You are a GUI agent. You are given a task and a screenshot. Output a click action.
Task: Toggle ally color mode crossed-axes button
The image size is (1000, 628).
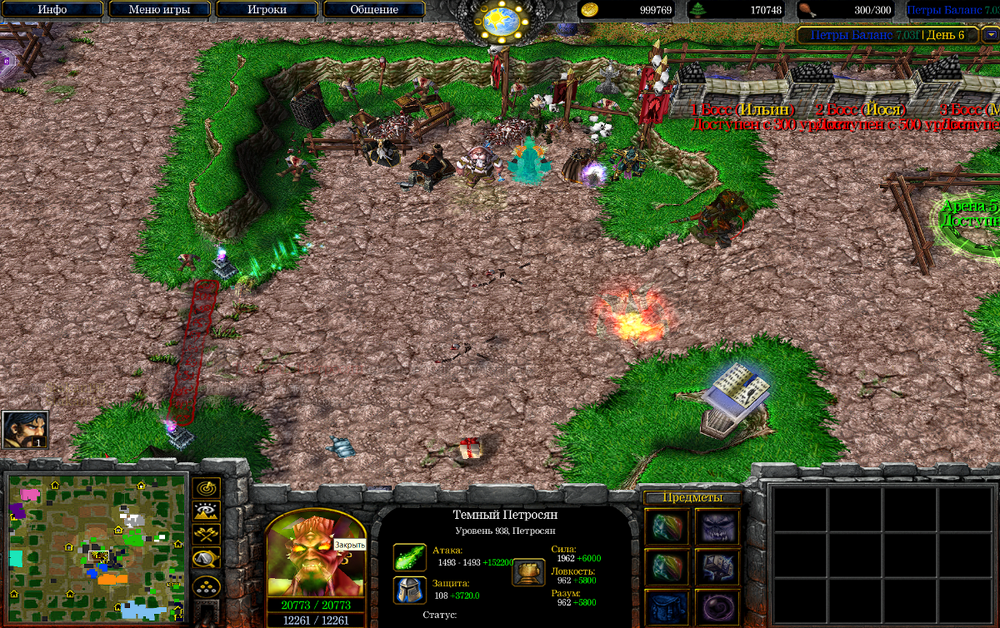tap(207, 535)
